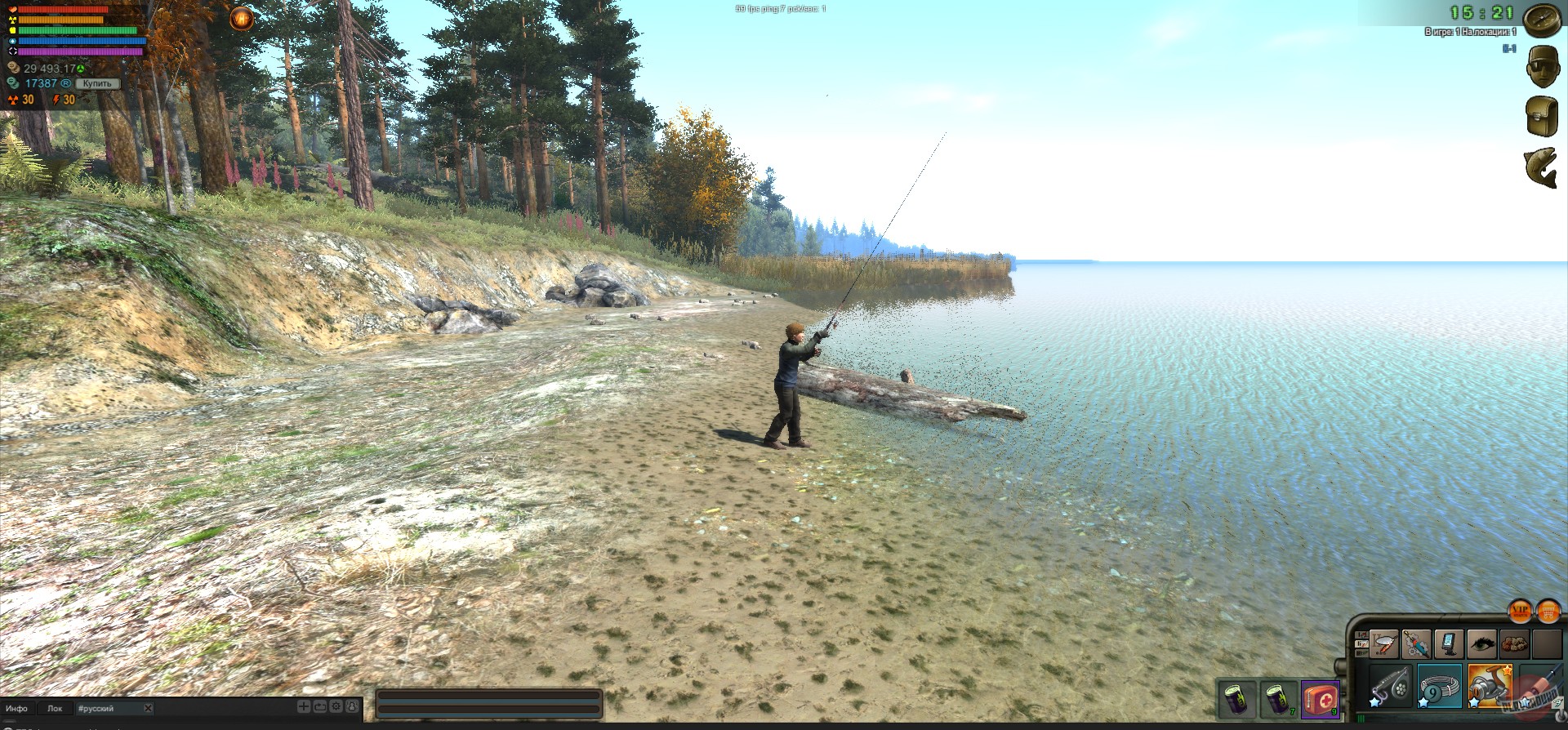Open the echo sounder device icon

1449,643
